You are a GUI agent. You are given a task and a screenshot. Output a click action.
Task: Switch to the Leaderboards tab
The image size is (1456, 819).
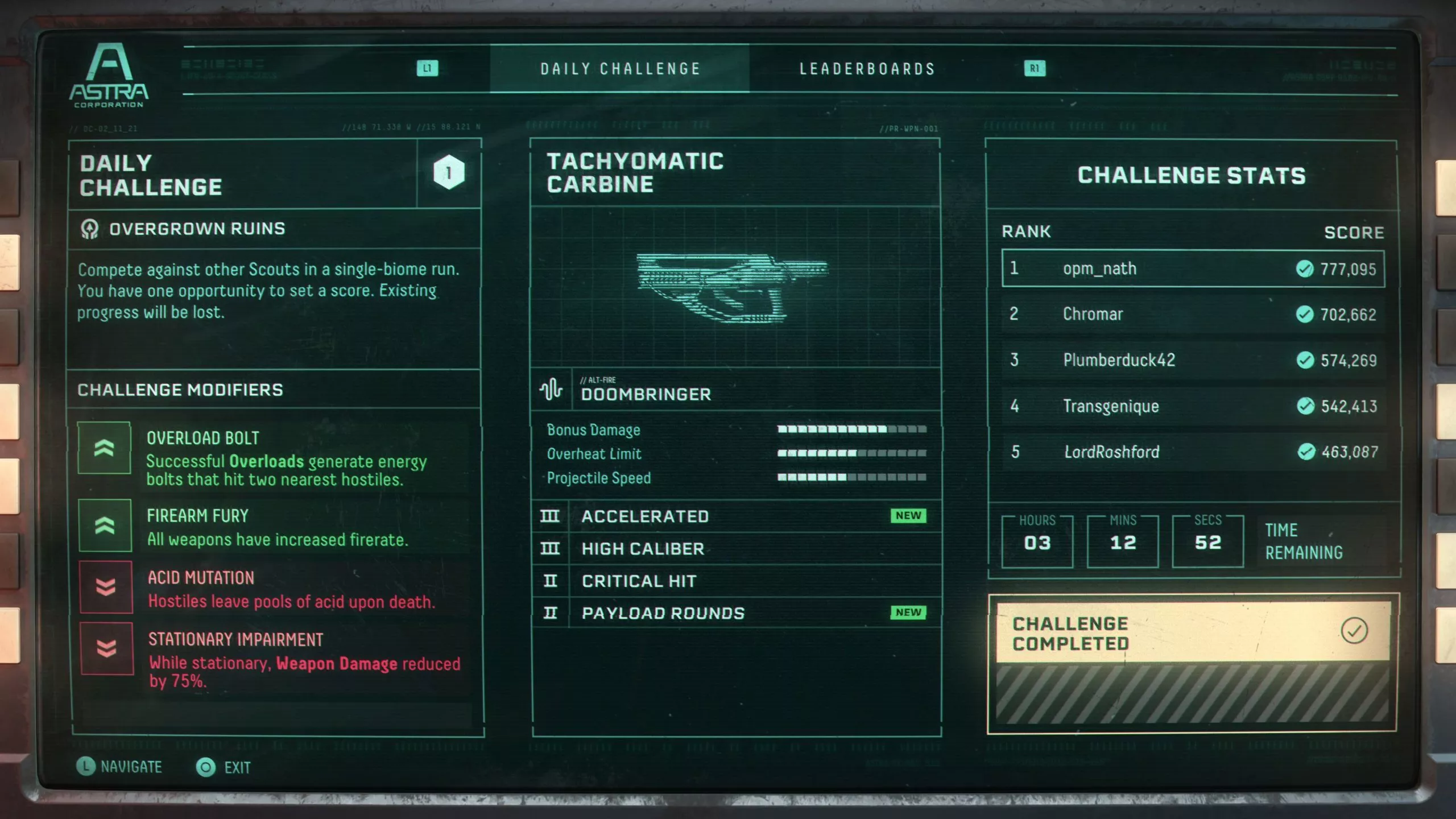pos(867,68)
